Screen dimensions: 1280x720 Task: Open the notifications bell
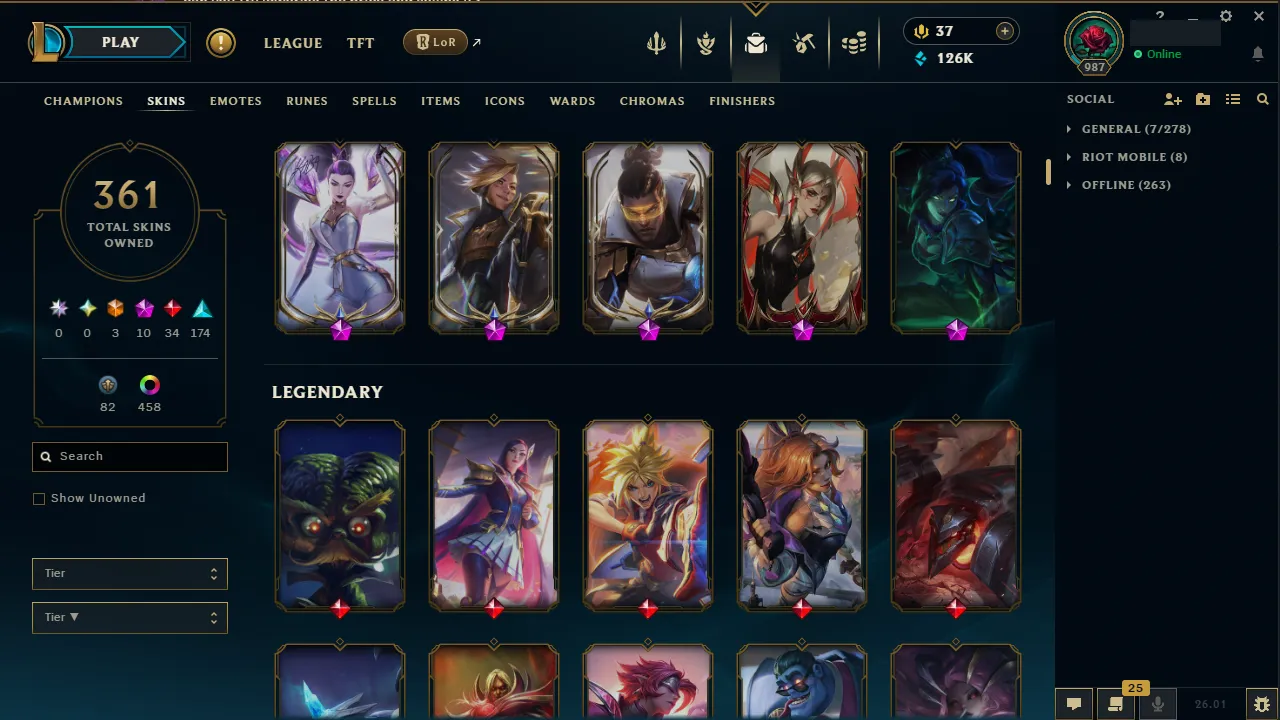[x=1258, y=55]
